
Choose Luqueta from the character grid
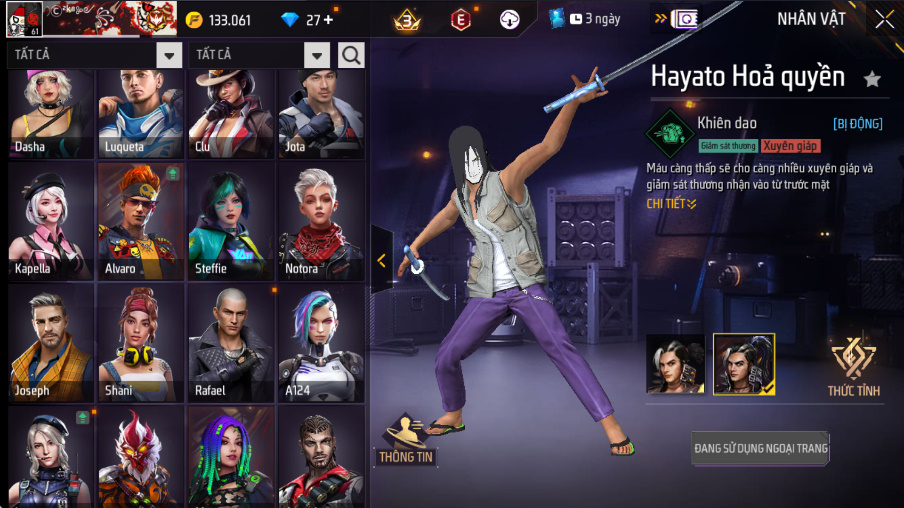pyautogui.click(x=141, y=112)
